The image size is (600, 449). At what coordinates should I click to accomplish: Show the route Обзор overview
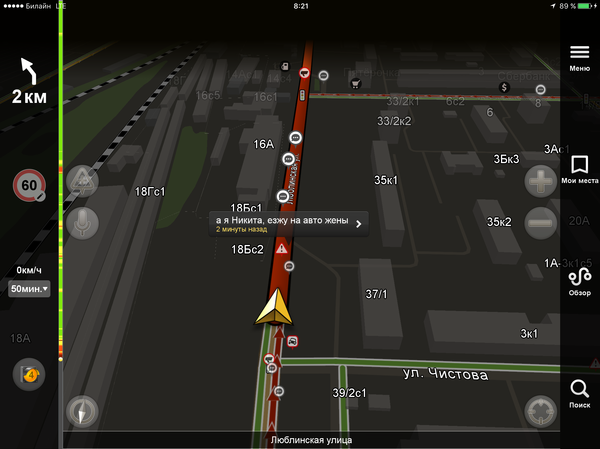(x=579, y=281)
